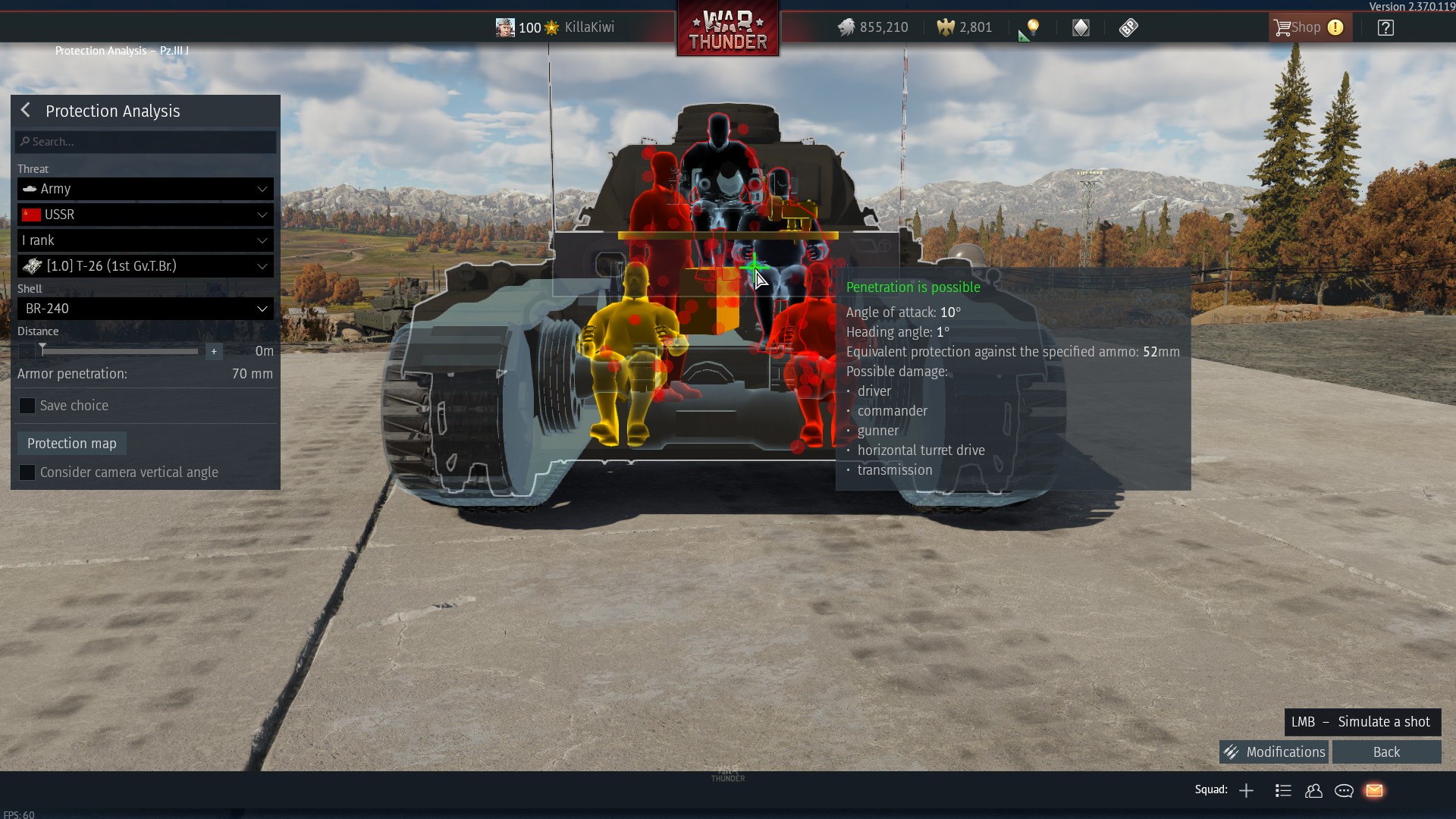Open the help menu via the question mark icon
The image size is (1456, 819).
[x=1385, y=27]
